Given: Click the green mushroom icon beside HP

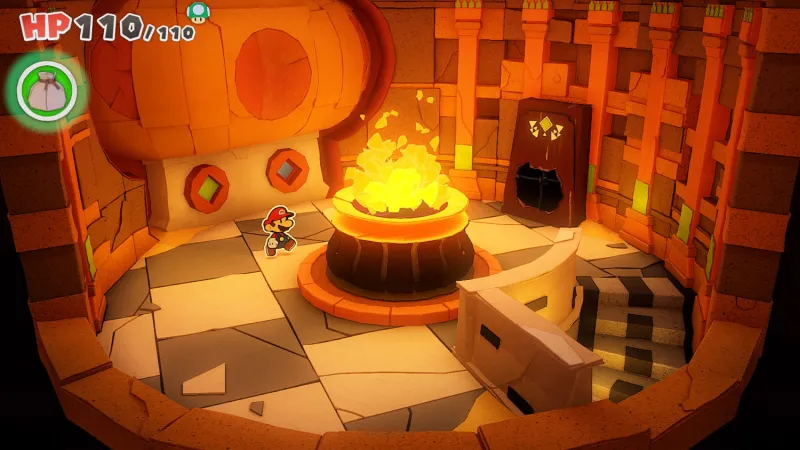Looking at the screenshot, I should 198,11.
